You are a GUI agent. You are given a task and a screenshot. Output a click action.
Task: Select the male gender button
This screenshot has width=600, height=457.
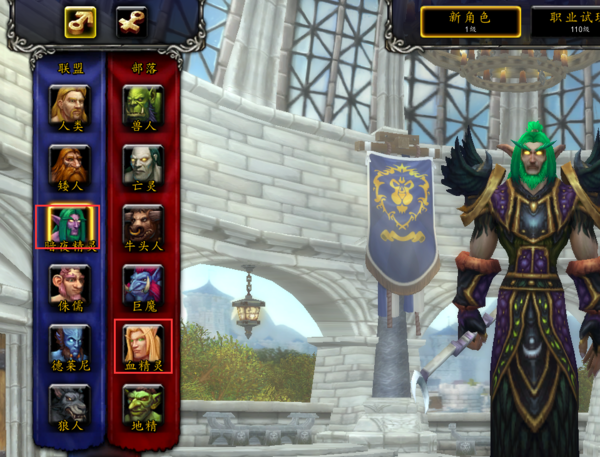[81, 22]
